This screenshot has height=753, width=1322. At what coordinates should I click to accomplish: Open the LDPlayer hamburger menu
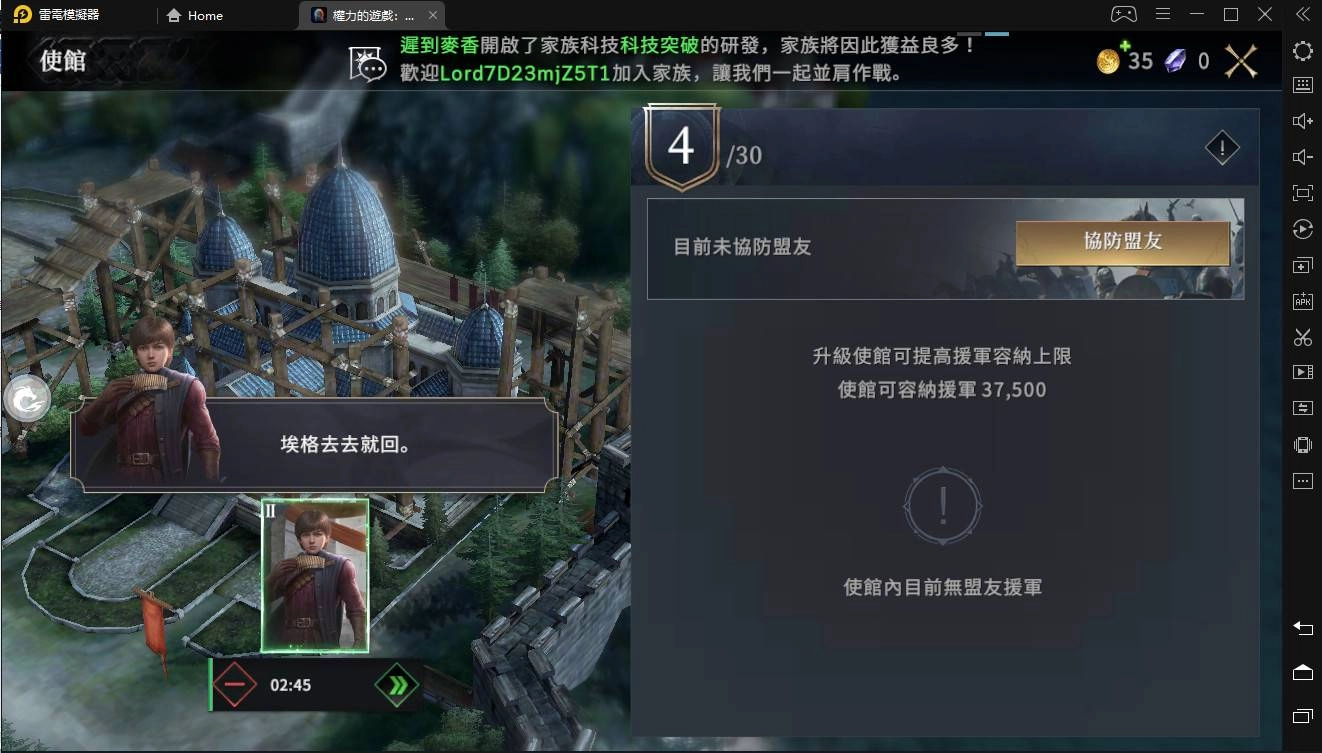pos(1162,14)
